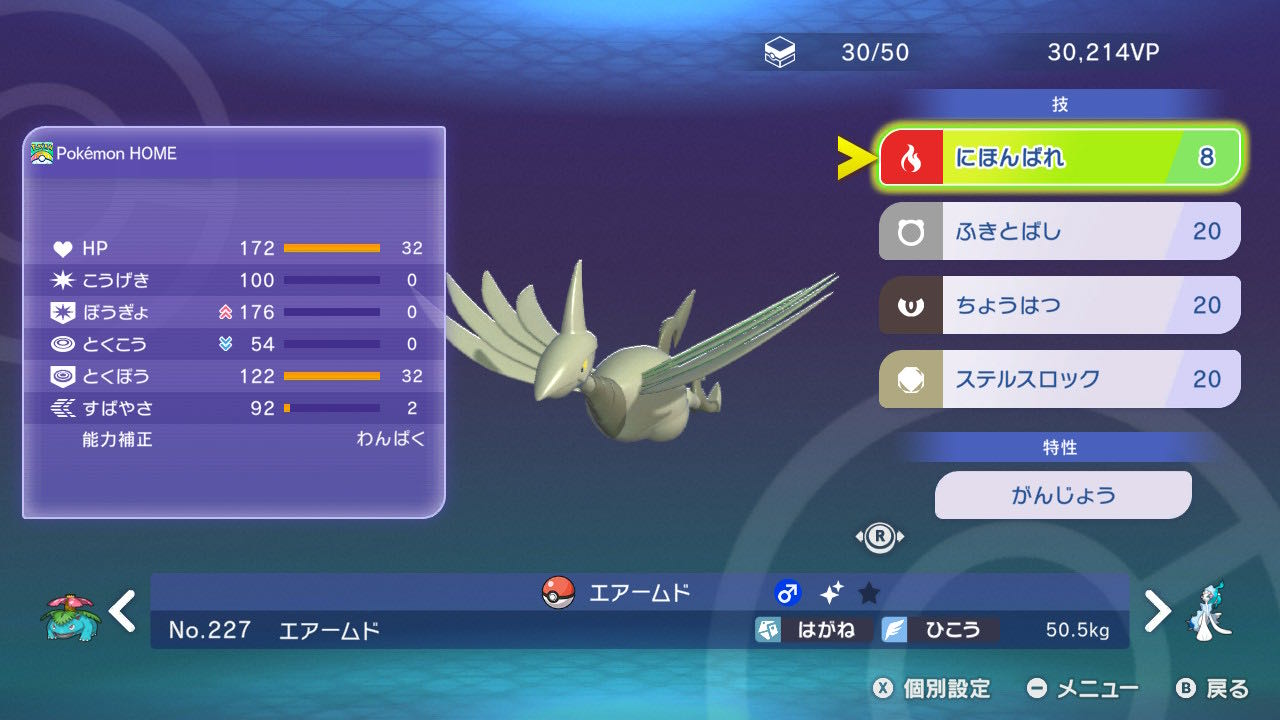
Task: Click the はがね type badge
Action: coord(814,630)
